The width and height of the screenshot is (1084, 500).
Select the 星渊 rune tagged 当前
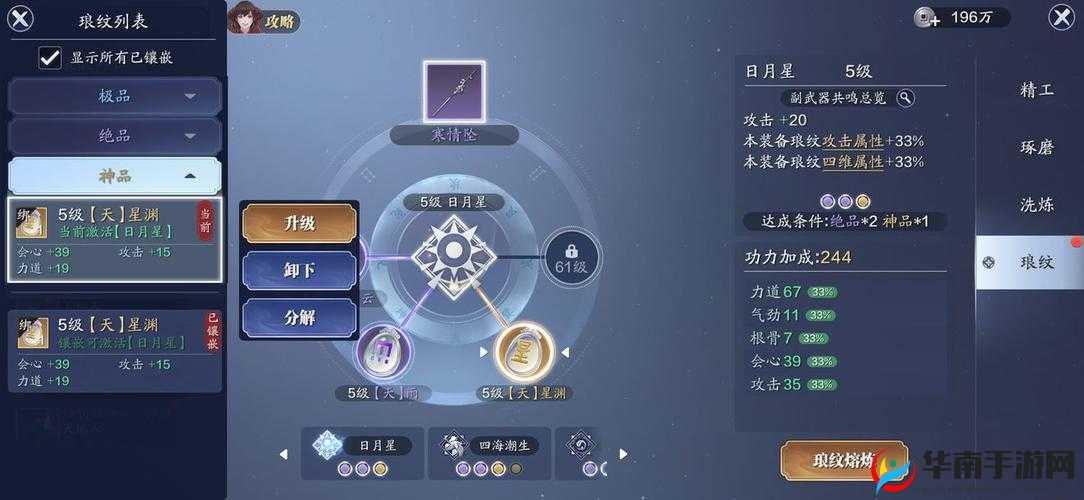pos(114,240)
